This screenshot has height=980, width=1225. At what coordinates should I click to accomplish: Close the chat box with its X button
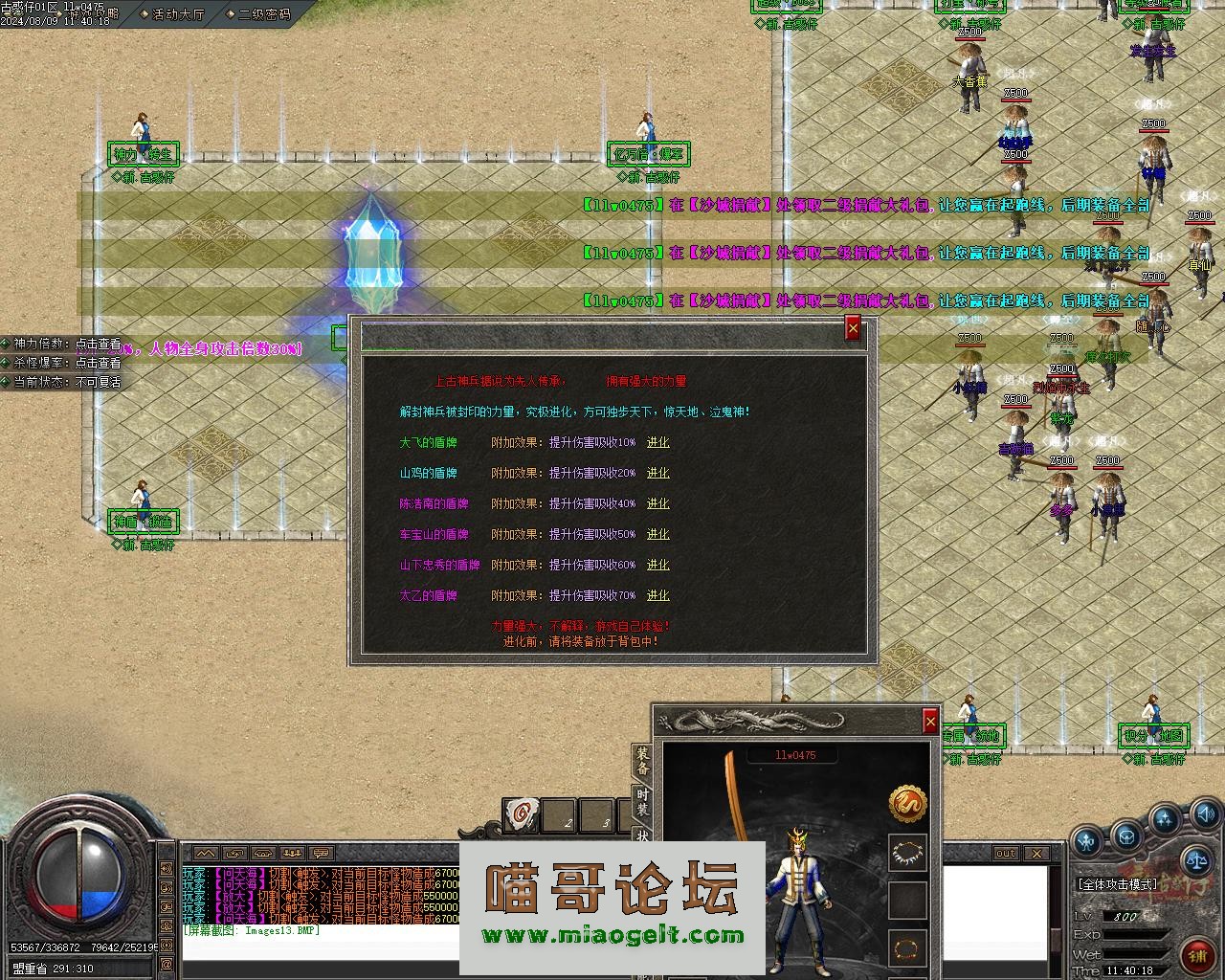pyautogui.click(x=1036, y=853)
